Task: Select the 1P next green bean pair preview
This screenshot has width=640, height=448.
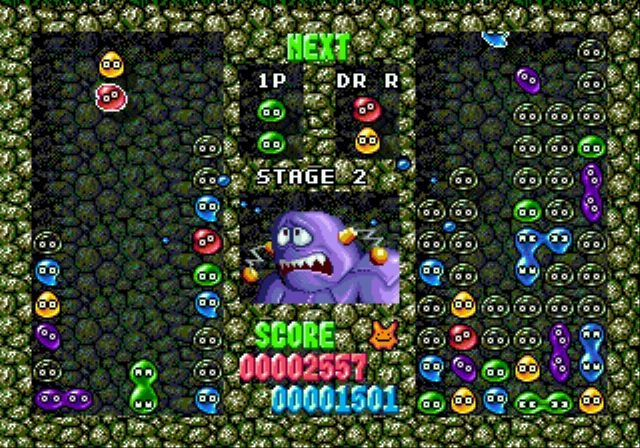Action: [269, 124]
